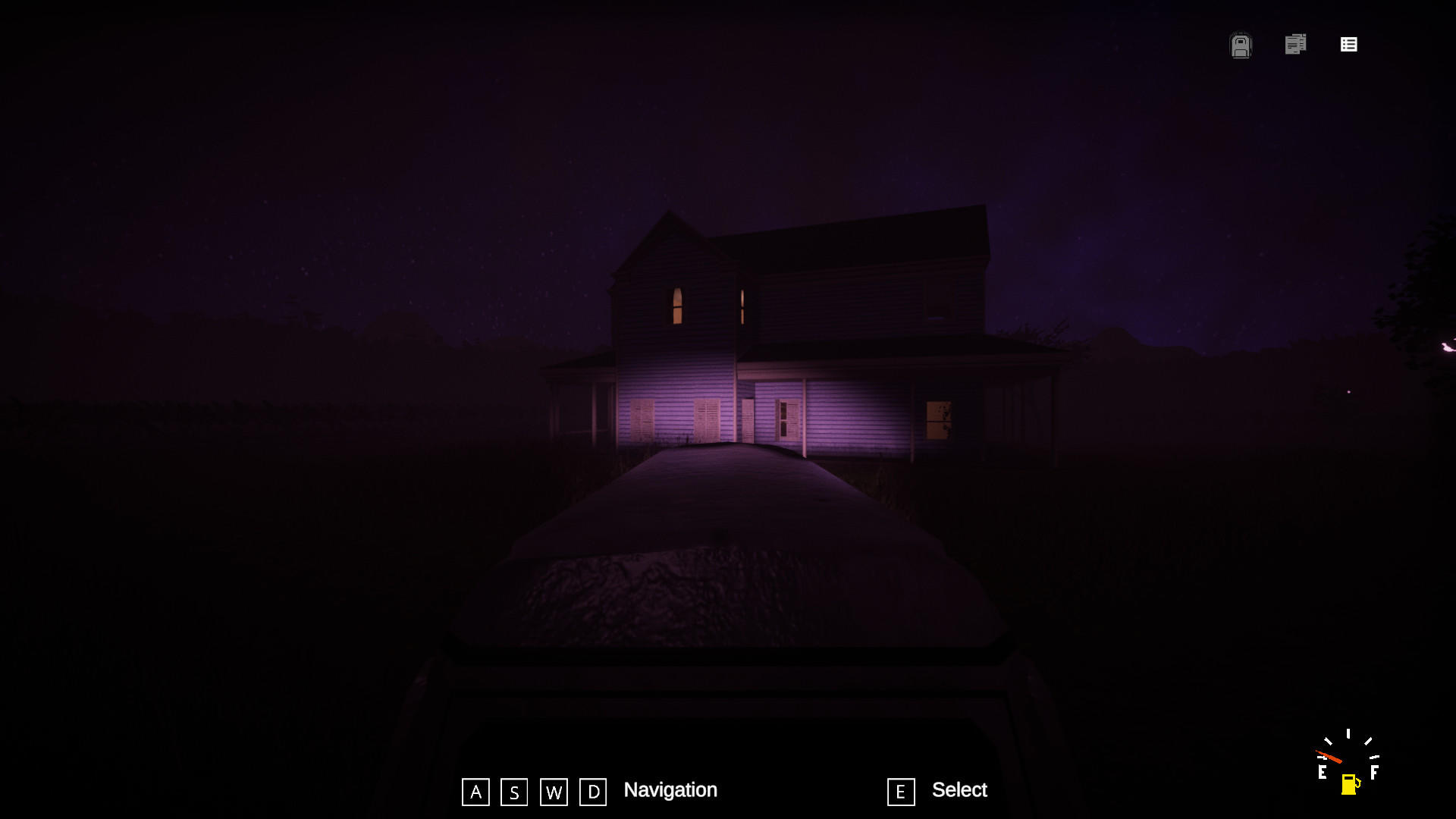This screenshot has width=1456, height=819.
Task: Open the notes and documents icon
Action: [1295, 45]
